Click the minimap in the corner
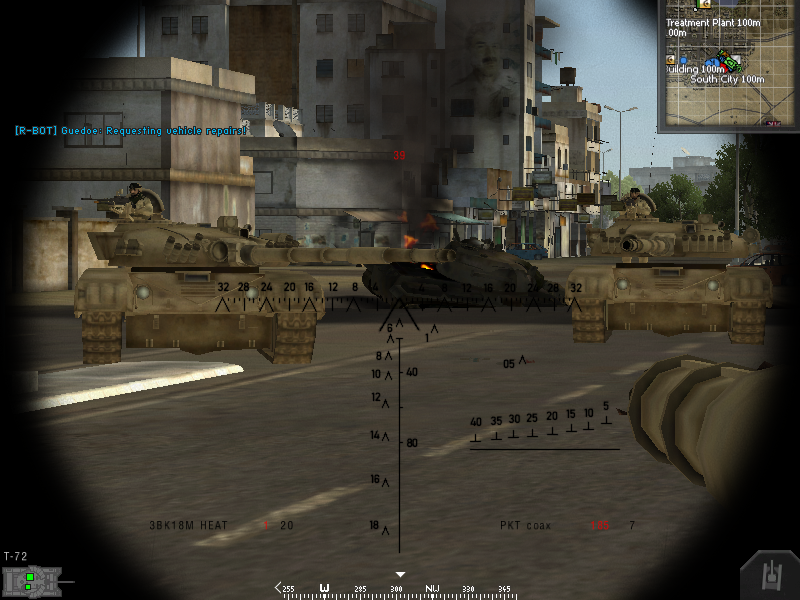Viewport: 800px width, 600px height. coord(727,65)
